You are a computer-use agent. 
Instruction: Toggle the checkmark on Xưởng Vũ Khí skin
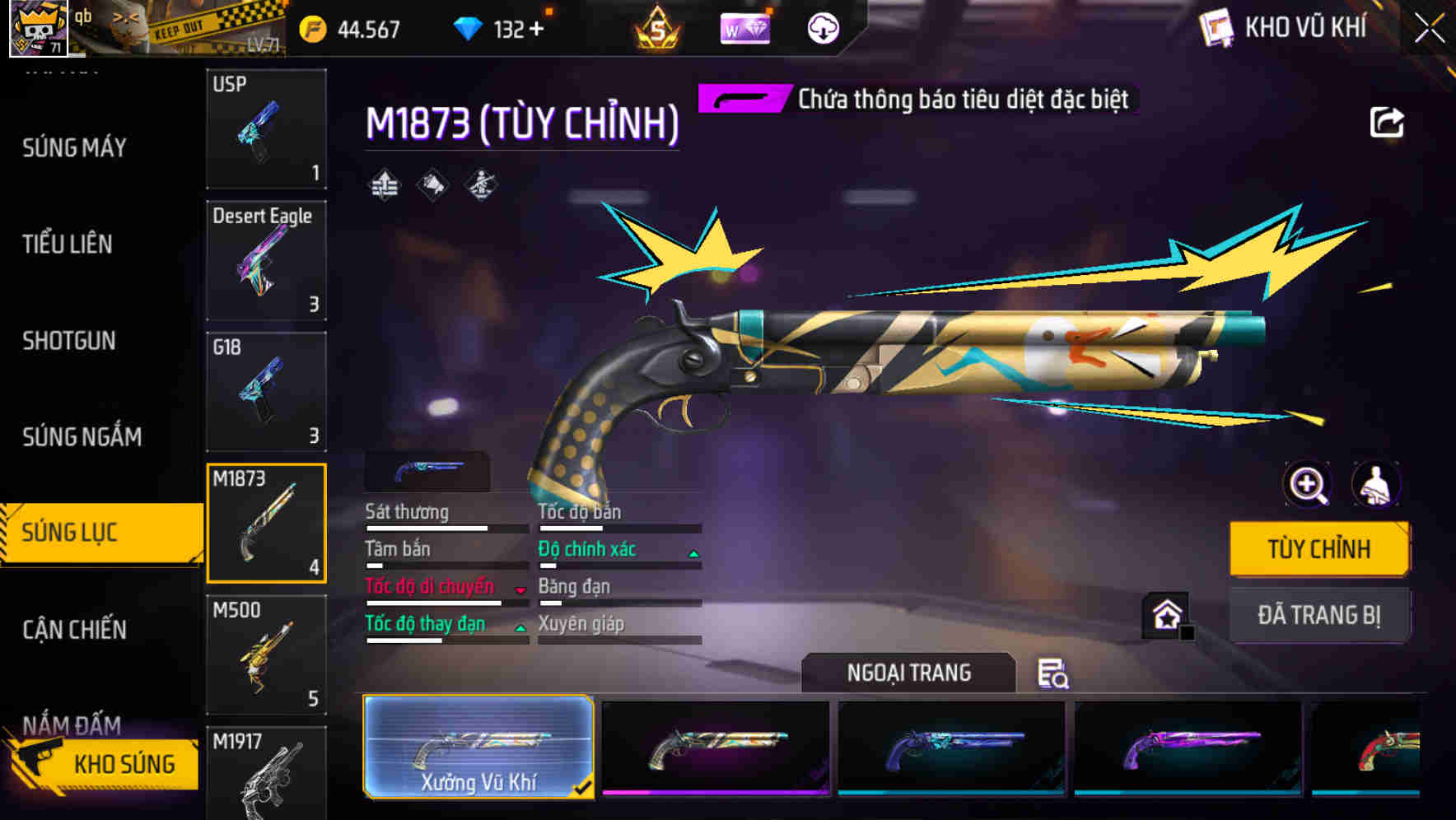click(585, 788)
